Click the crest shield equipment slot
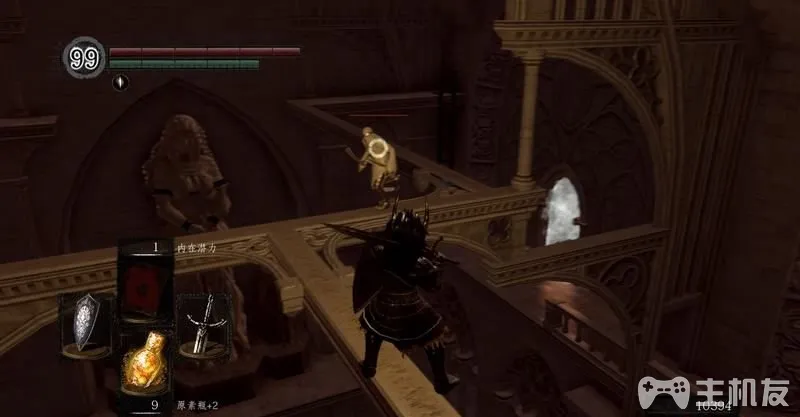This screenshot has height=417, width=800. [86, 322]
